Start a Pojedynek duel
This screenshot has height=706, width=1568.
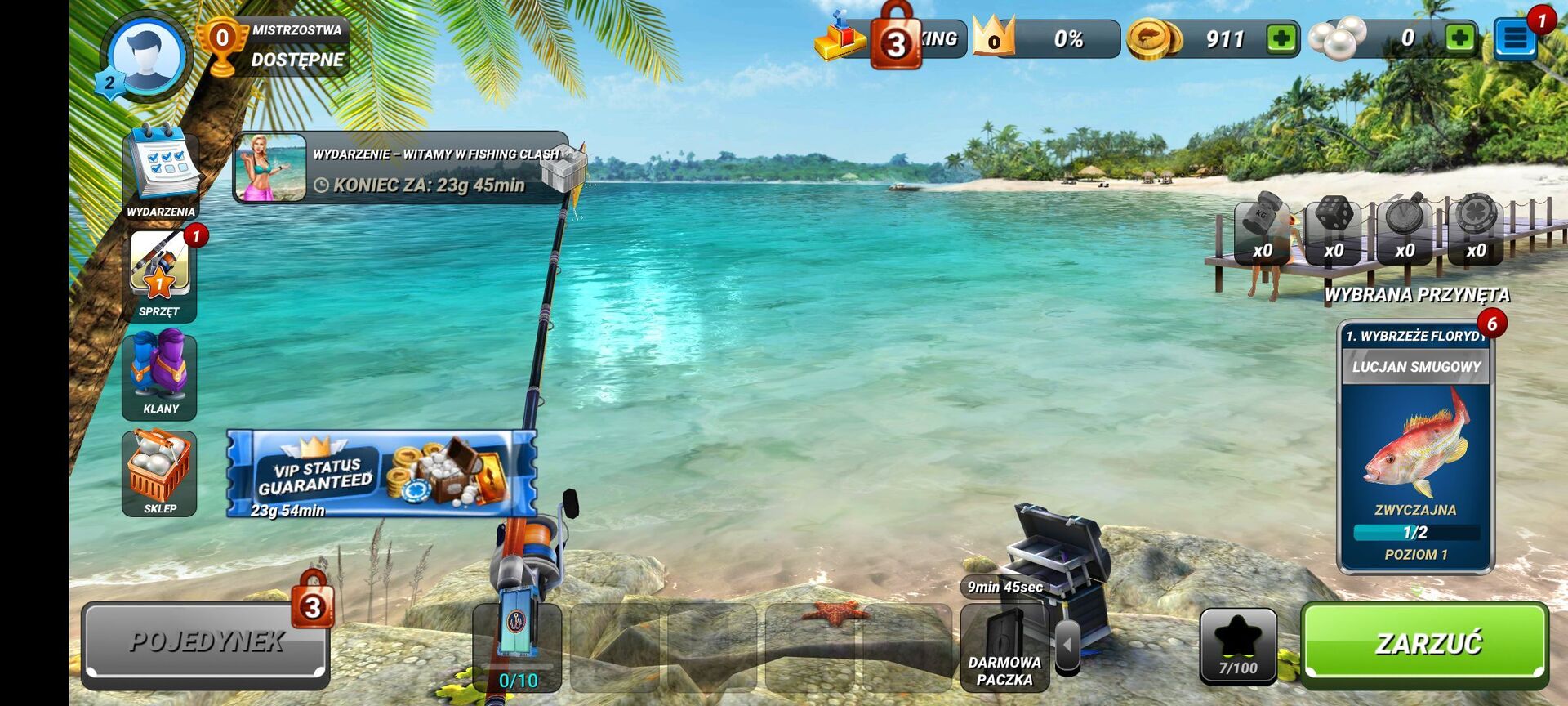(x=206, y=642)
